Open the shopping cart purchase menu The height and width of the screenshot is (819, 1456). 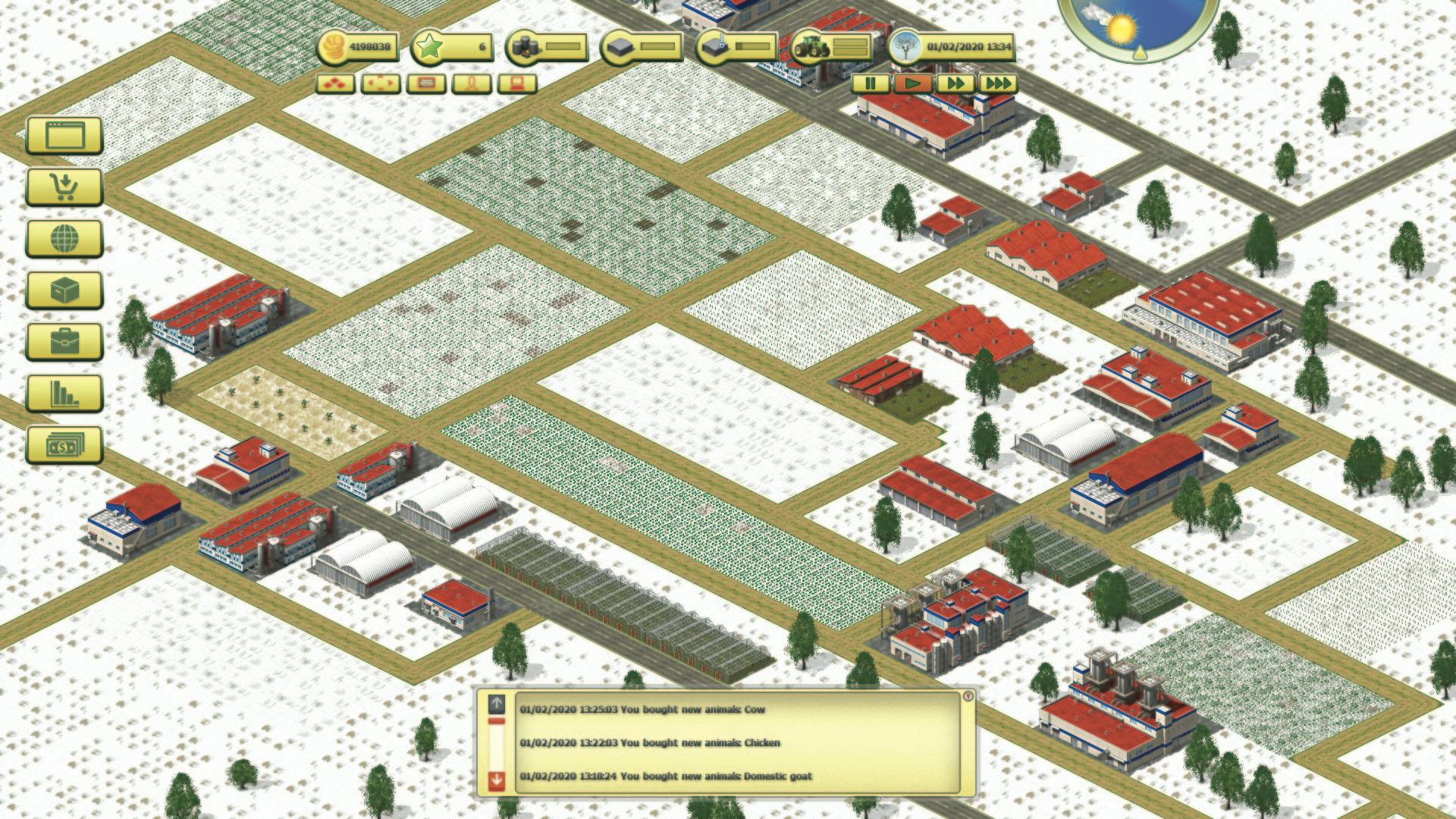pyautogui.click(x=64, y=186)
